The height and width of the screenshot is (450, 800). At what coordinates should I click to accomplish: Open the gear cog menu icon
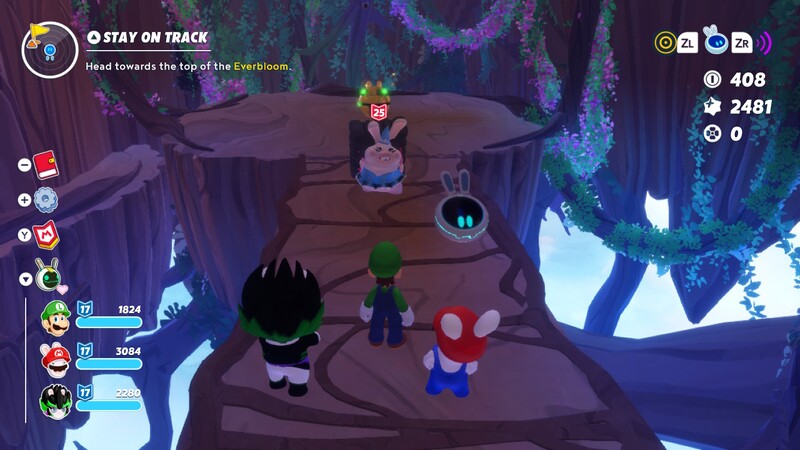[x=45, y=200]
